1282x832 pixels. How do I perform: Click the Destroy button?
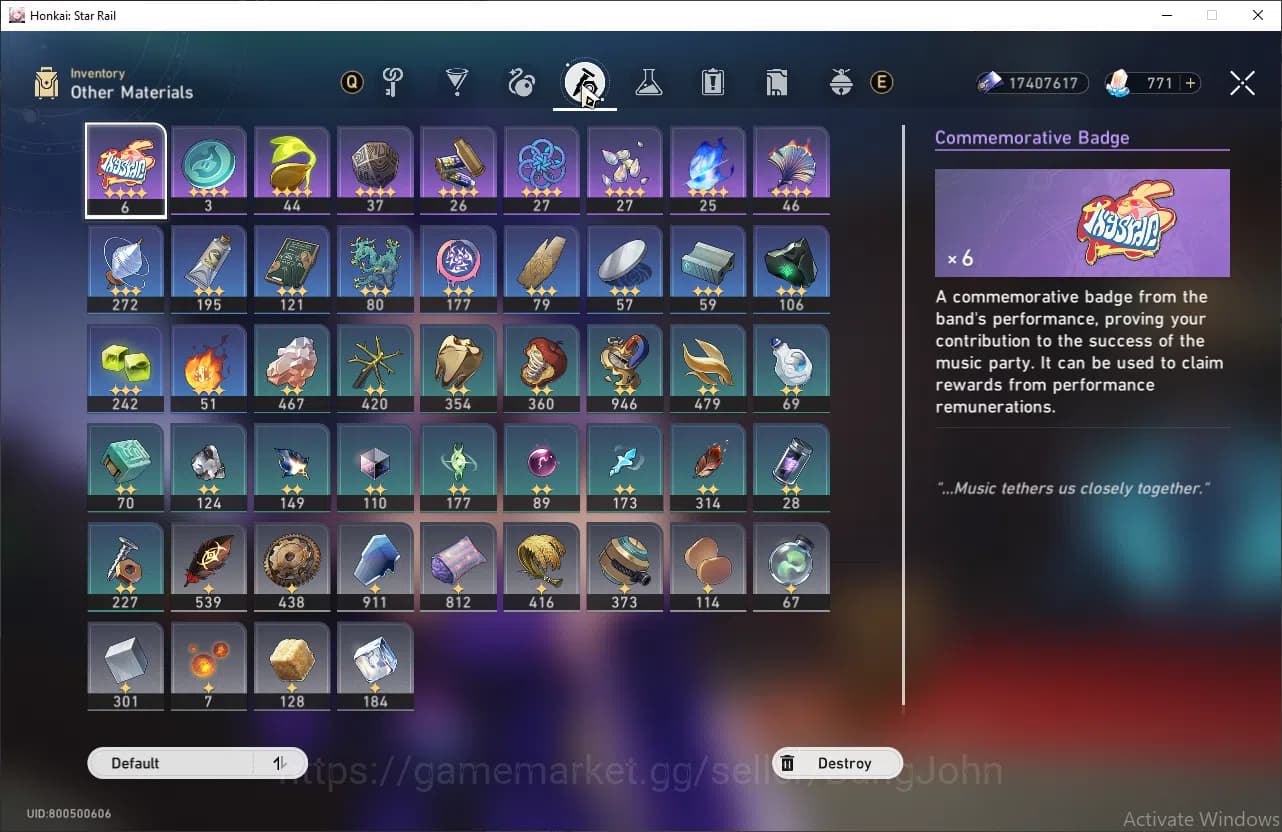tap(837, 763)
